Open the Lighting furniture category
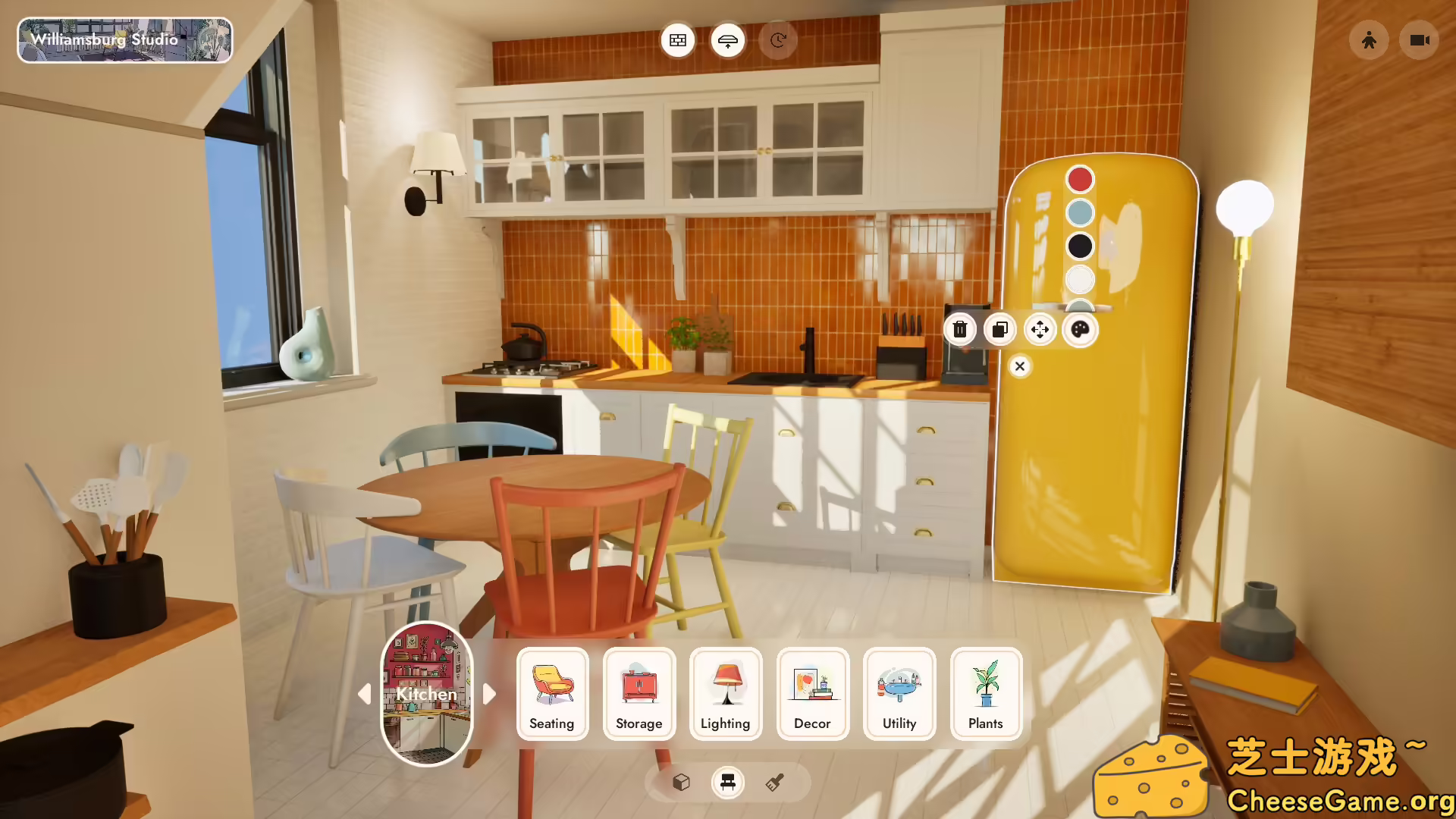The height and width of the screenshot is (819, 1456). [725, 694]
